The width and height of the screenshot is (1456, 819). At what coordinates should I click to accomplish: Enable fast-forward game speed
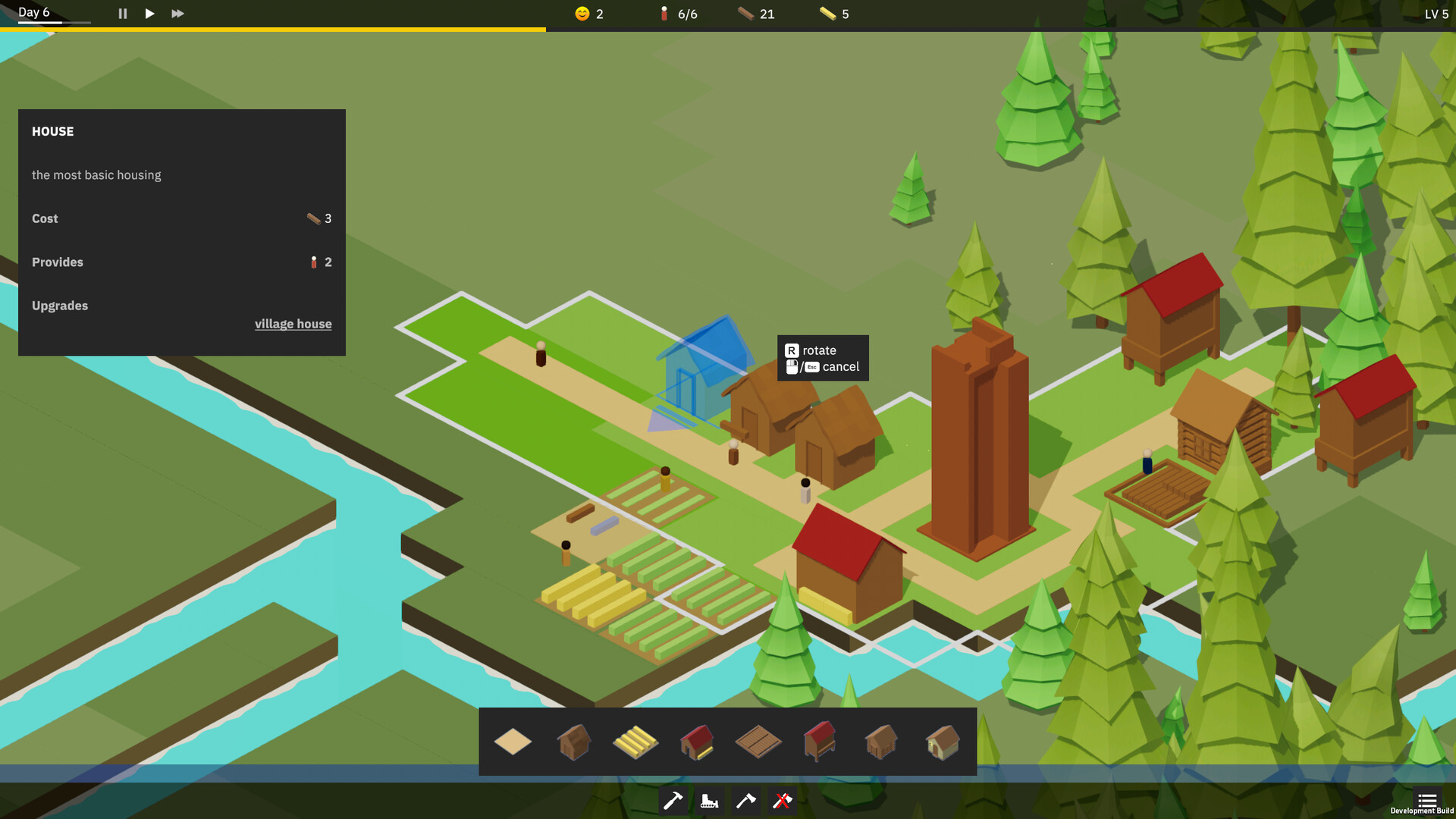click(177, 13)
